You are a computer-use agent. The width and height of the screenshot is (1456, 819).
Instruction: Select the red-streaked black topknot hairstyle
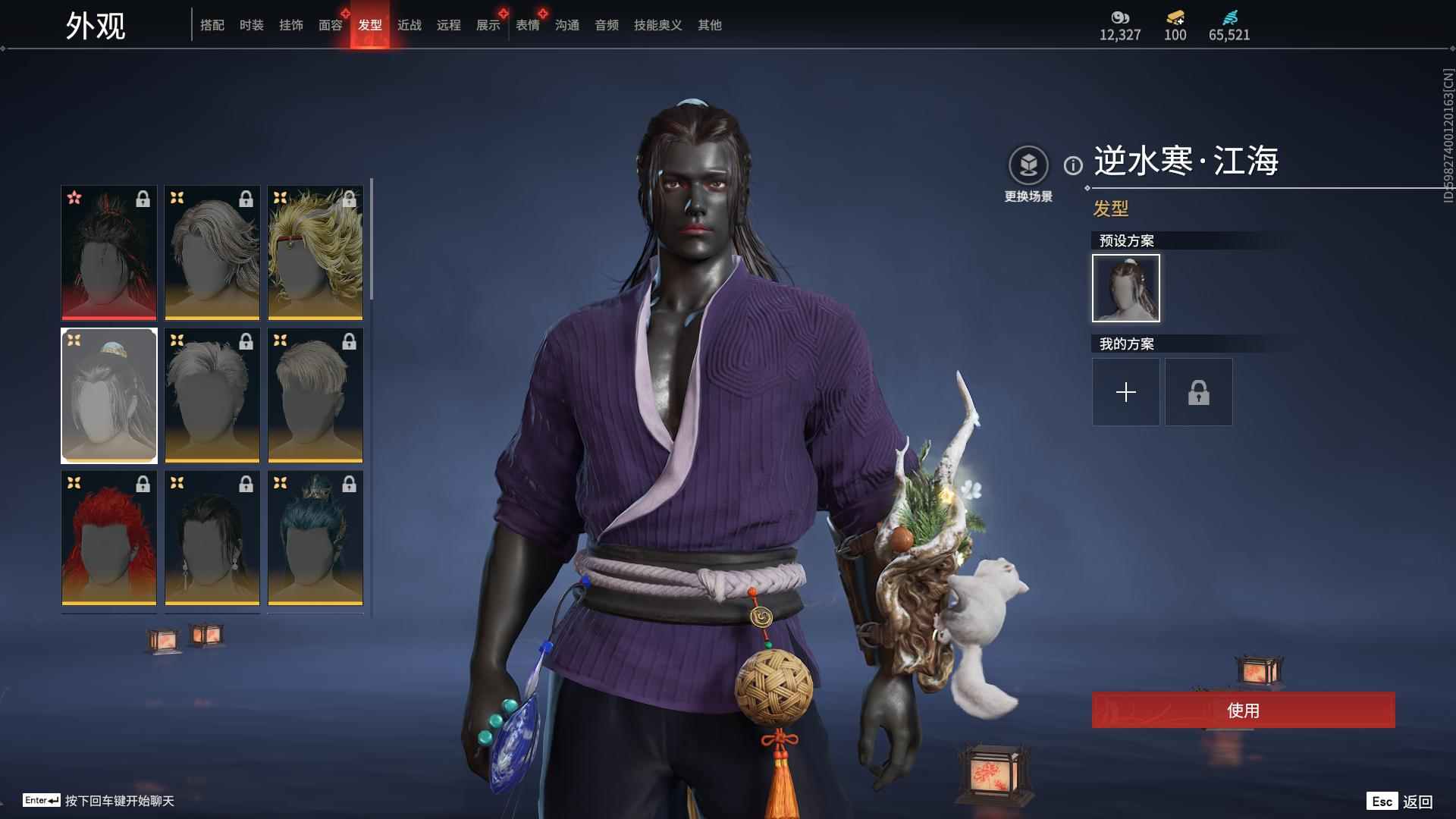coord(109,253)
